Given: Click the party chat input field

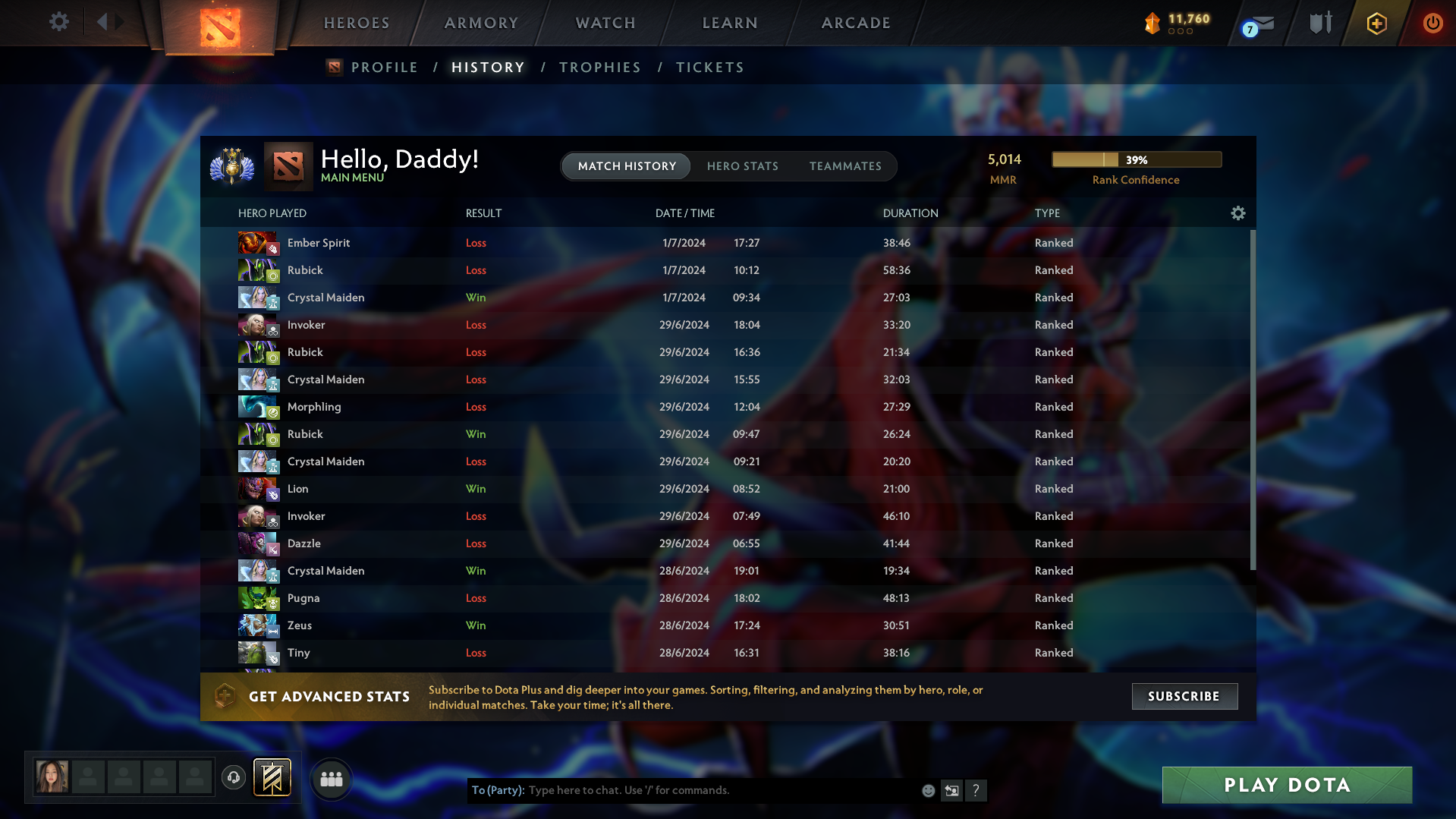Looking at the screenshot, I should click(x=721, y=790).
